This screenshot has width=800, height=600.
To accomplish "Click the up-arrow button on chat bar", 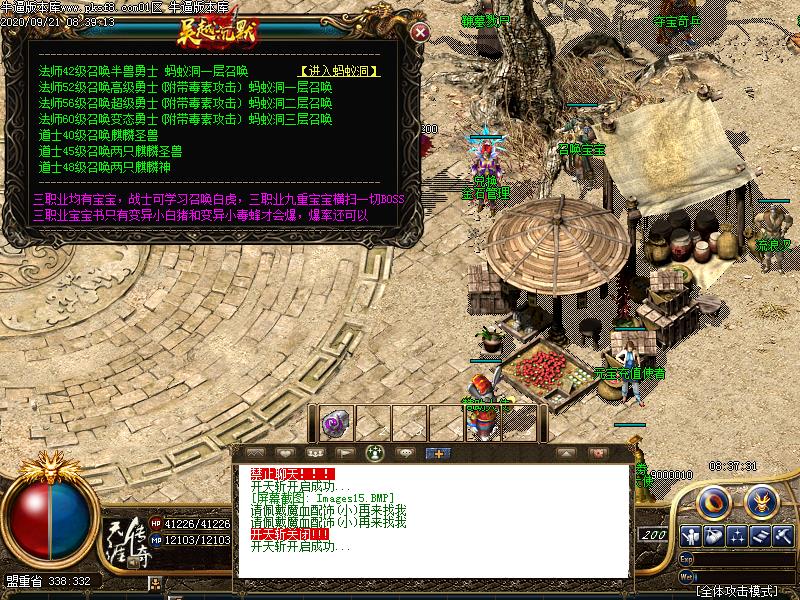I will pyautogui.click(x=565, y=453).
